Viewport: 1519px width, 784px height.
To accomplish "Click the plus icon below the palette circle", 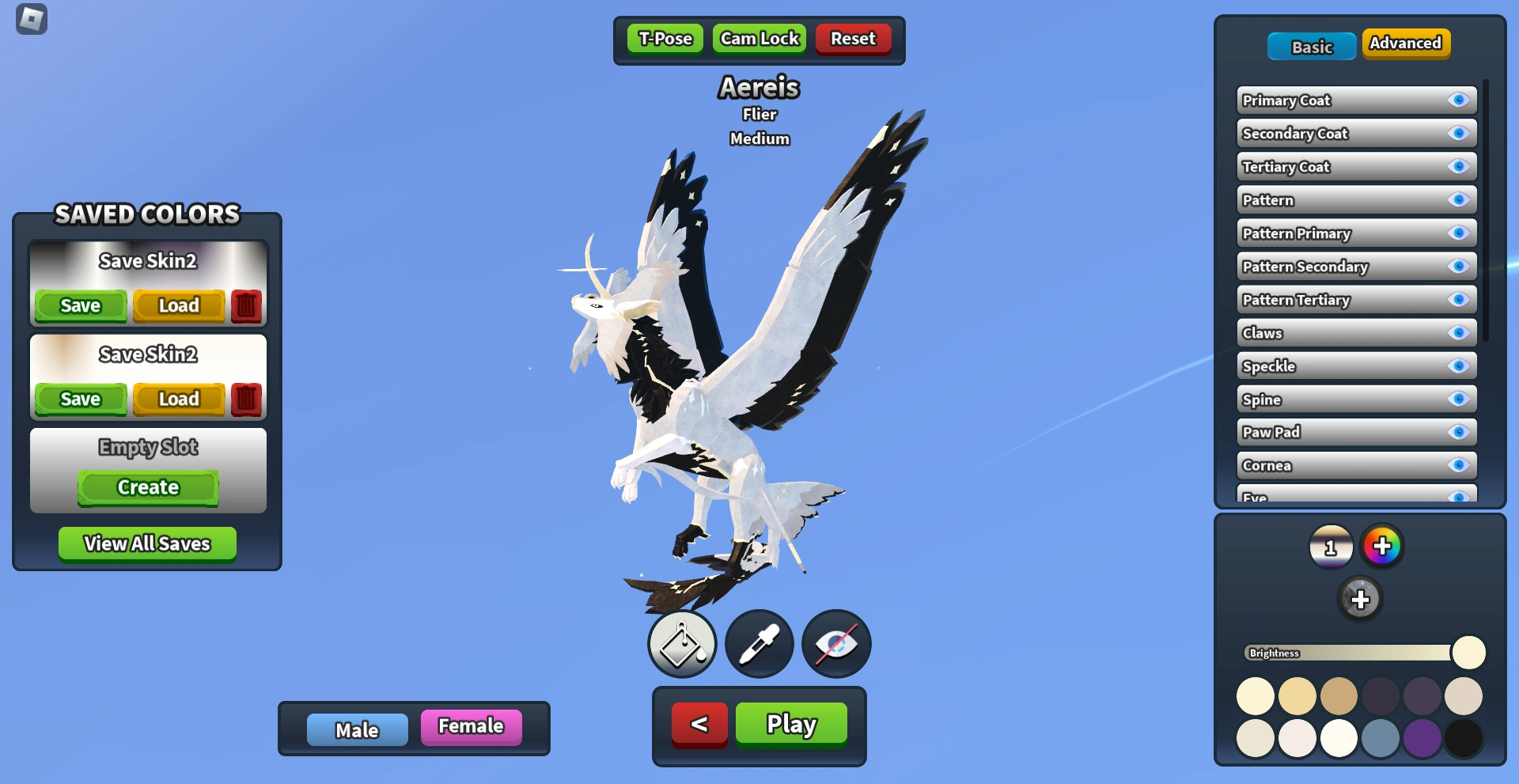I will point(1361,599).
